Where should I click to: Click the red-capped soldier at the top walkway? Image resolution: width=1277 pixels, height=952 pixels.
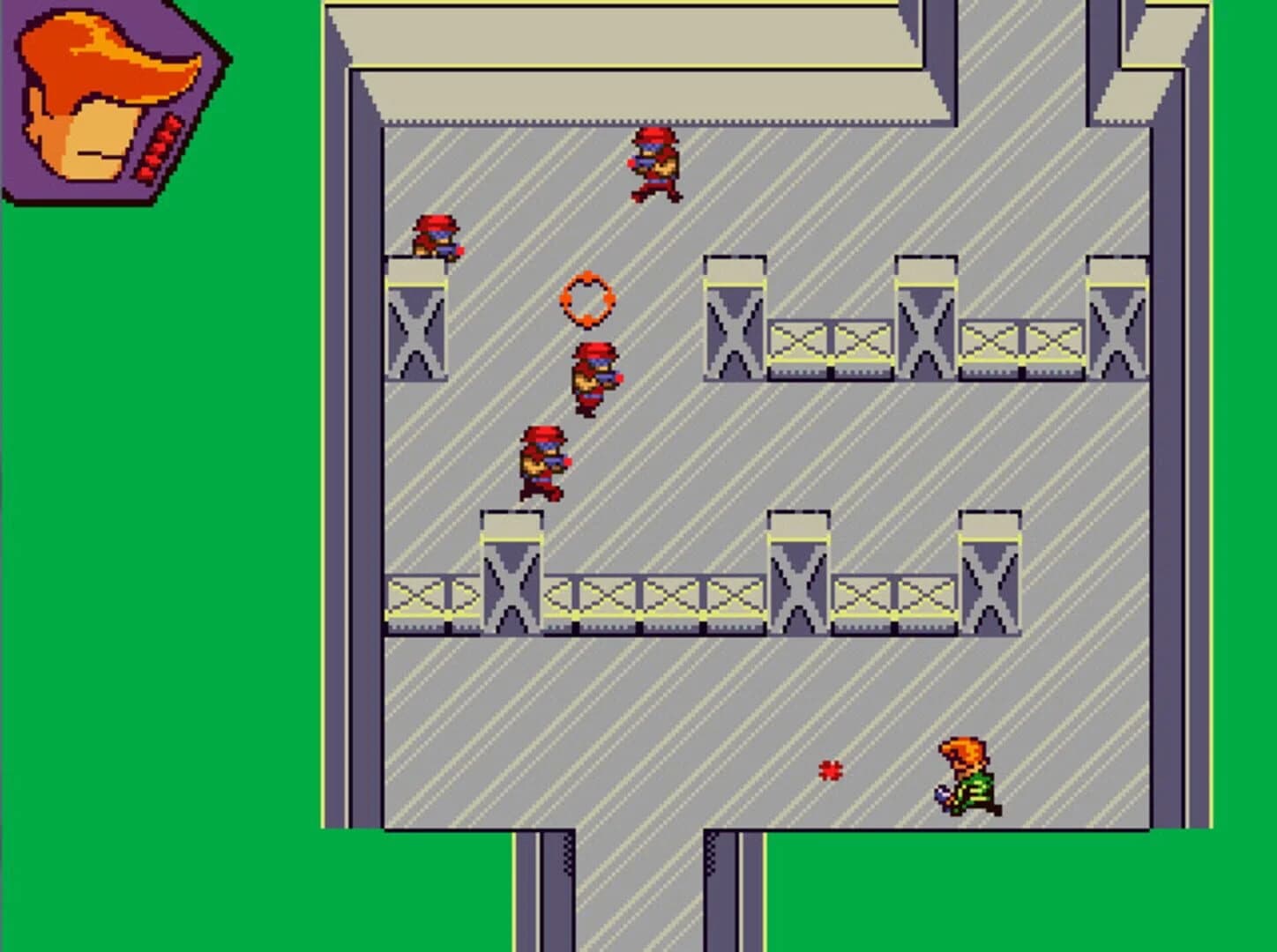(654, 163)
